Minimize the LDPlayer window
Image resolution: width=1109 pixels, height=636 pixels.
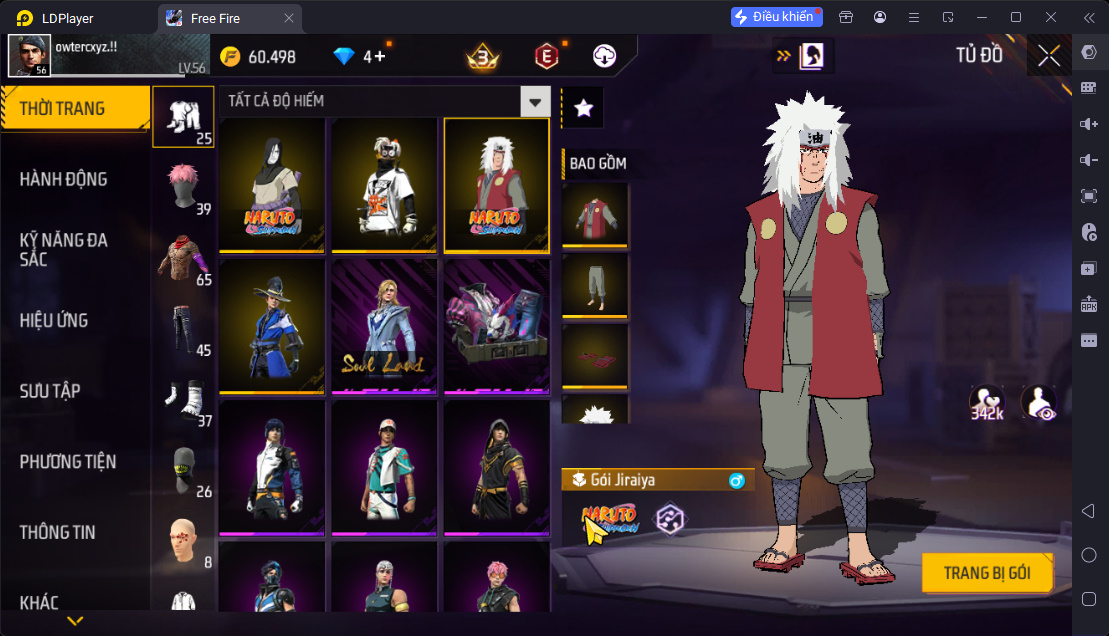coord(980,17)
